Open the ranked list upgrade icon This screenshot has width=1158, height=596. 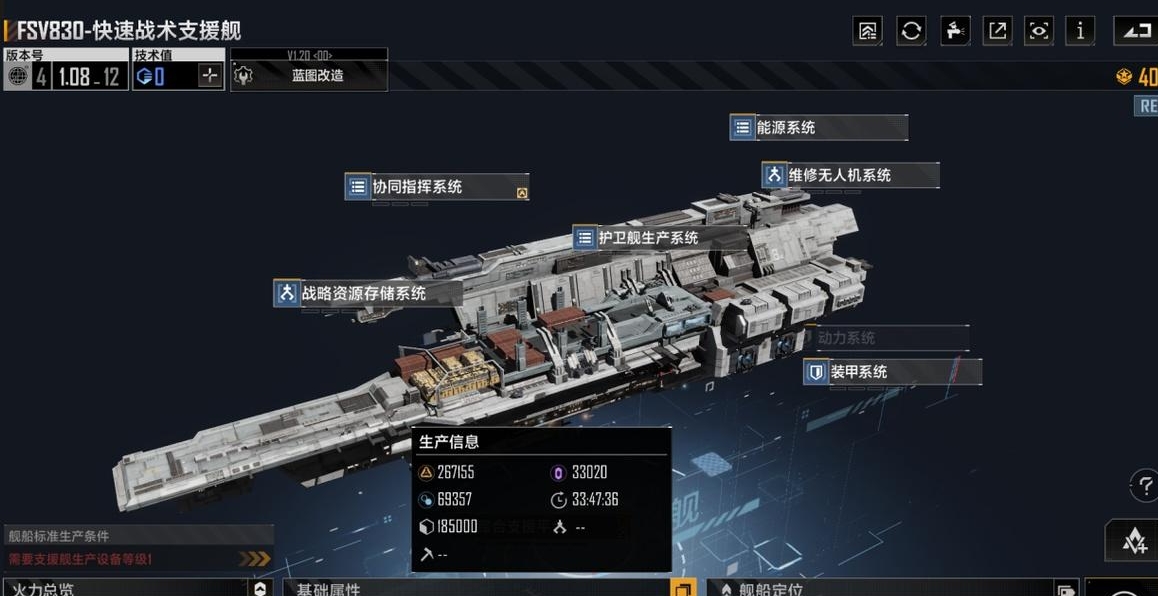867,31
